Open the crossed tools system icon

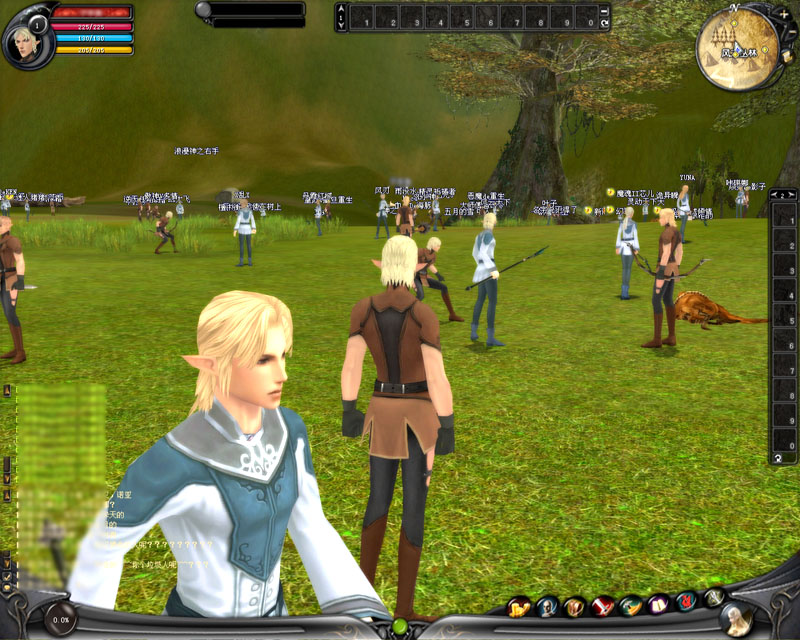[x=714, y=598]
